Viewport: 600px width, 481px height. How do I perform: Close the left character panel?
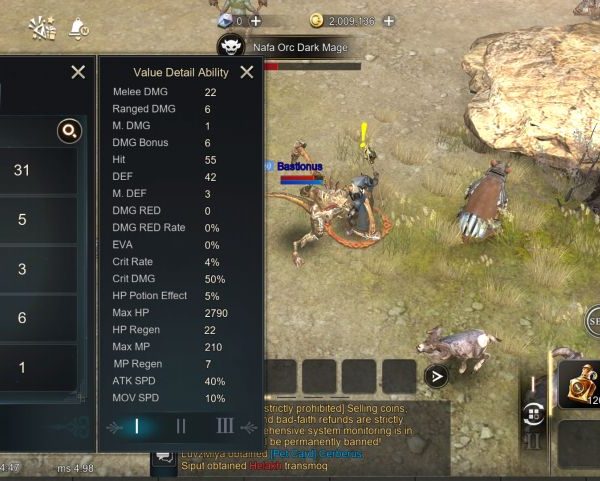78,72
